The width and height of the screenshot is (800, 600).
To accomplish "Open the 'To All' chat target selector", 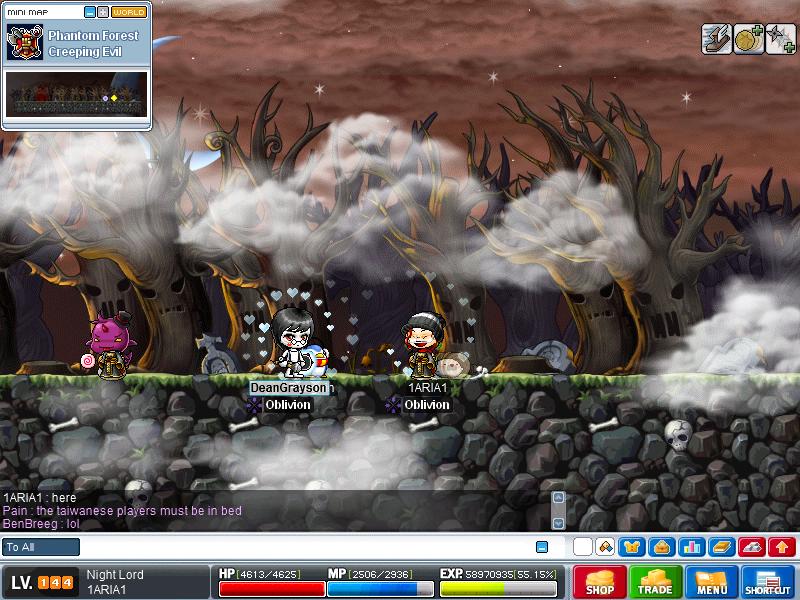I will tap(41, 547).
